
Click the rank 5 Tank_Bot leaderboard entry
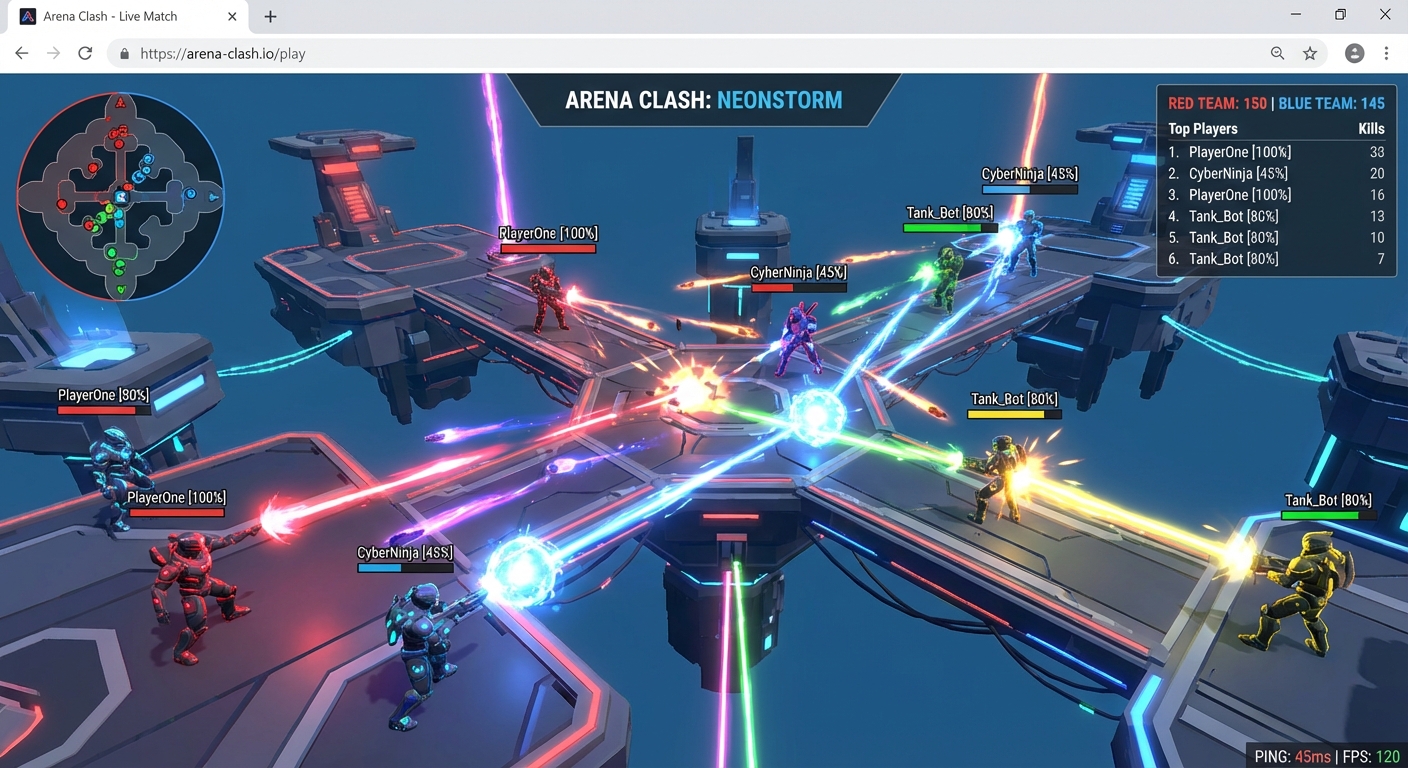point(1276,237)
